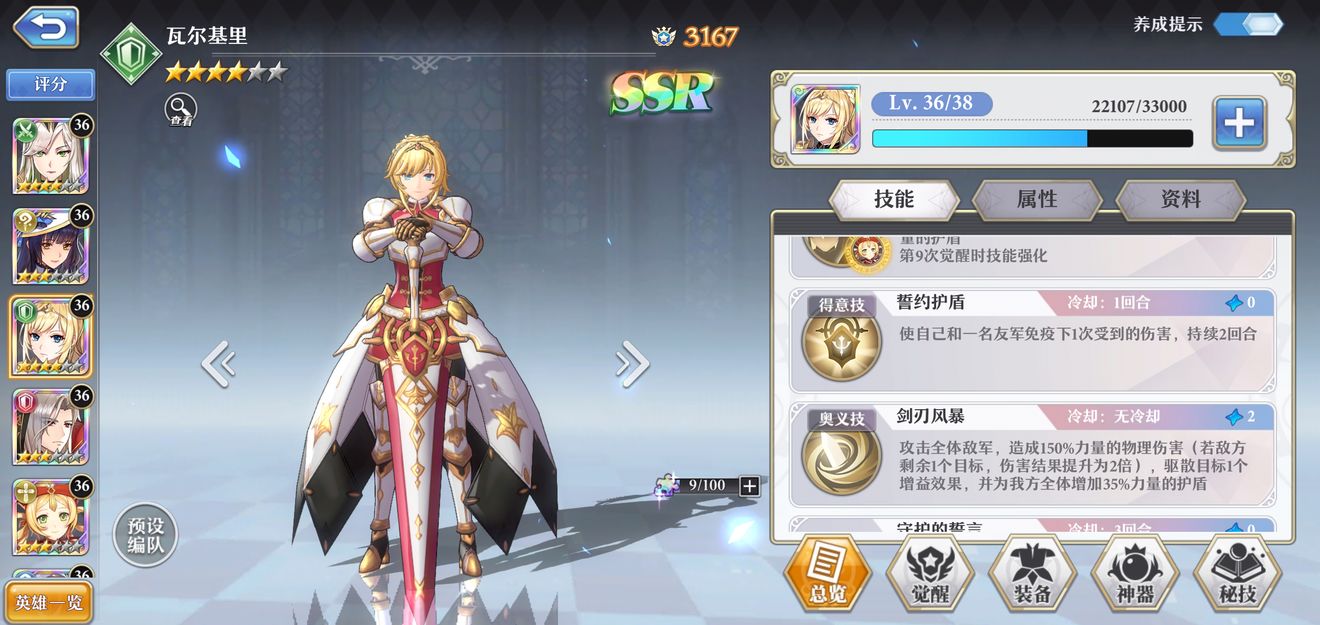Open the 英雄一览 hero list
The height and width of the screenshot is (625, 1320).
pyautogui.click(x=49, y=602)
